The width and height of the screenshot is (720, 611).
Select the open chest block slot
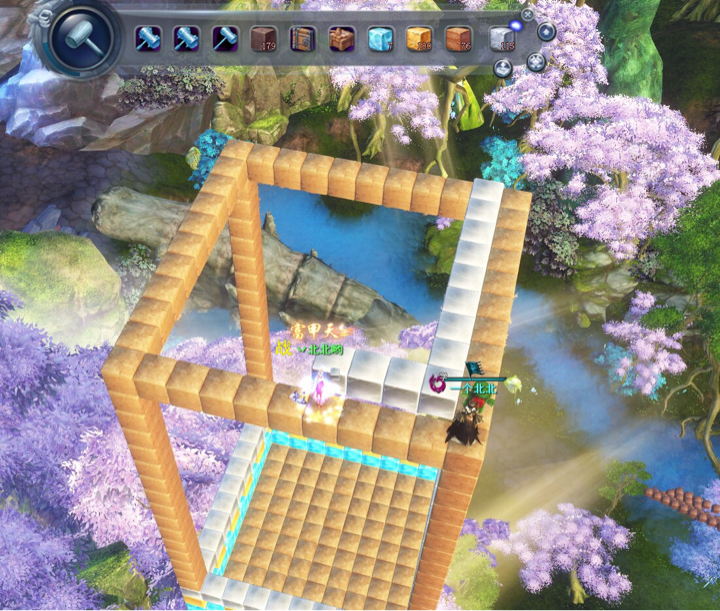coord(342,39)
